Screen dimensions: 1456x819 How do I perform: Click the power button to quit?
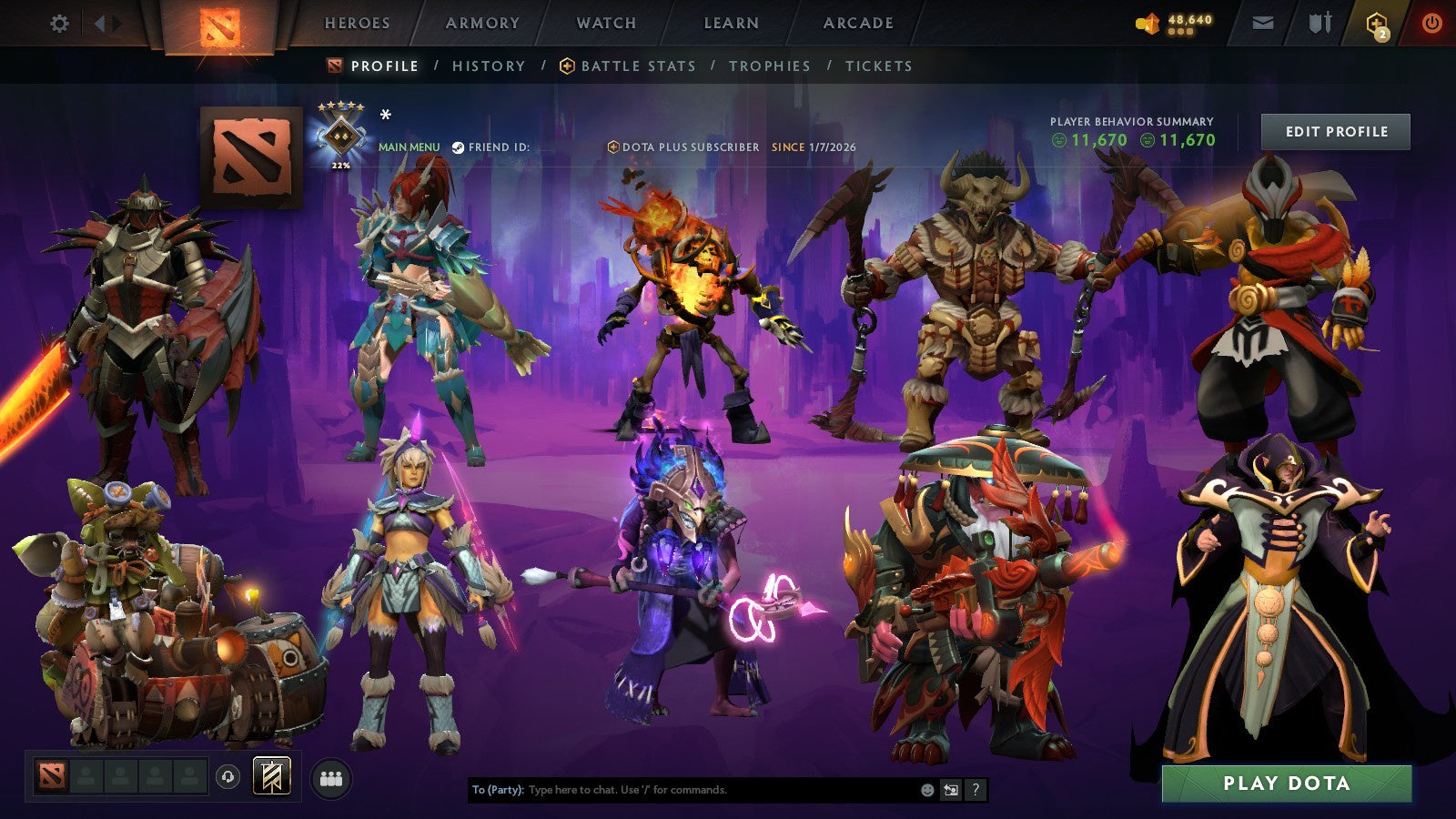1433,24
